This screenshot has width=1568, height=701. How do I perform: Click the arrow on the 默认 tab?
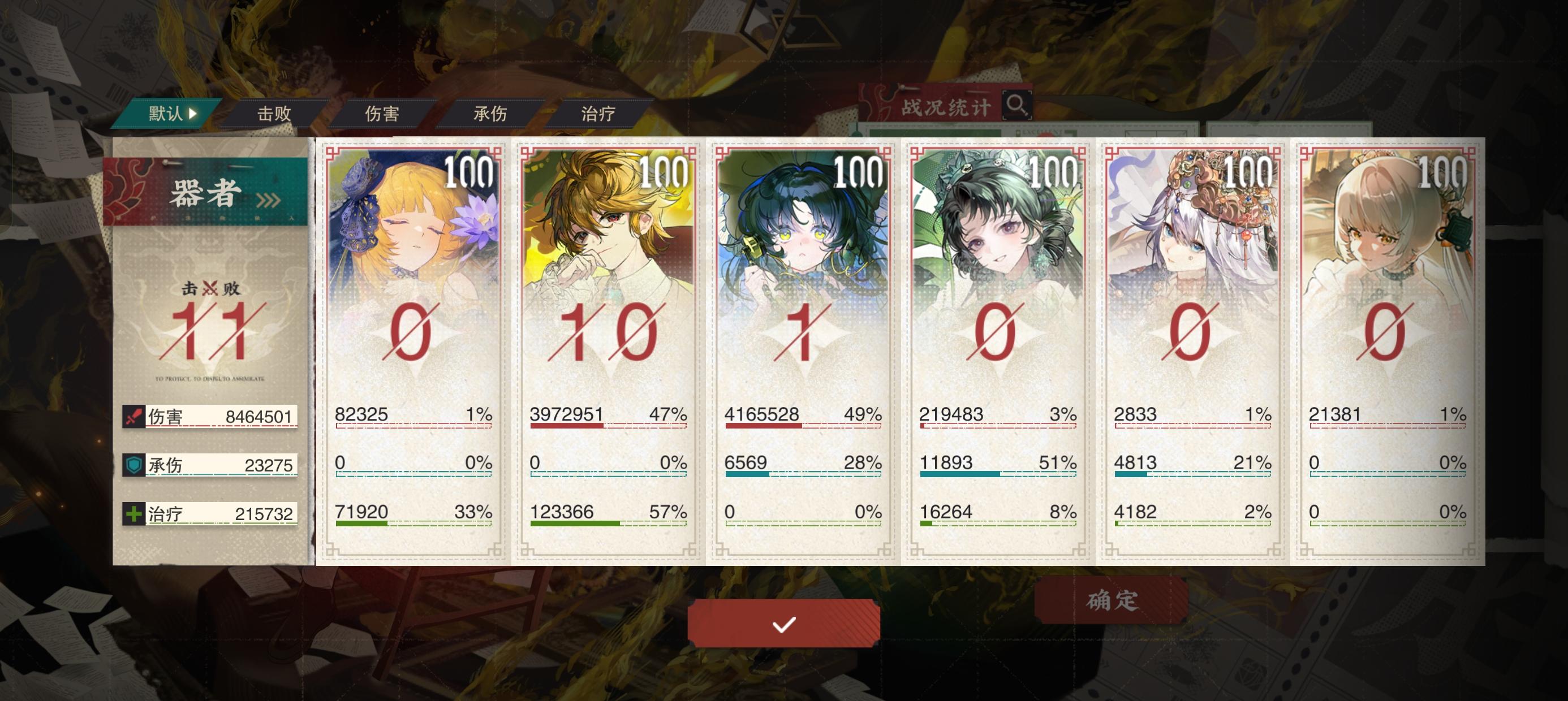coord(192,112)
